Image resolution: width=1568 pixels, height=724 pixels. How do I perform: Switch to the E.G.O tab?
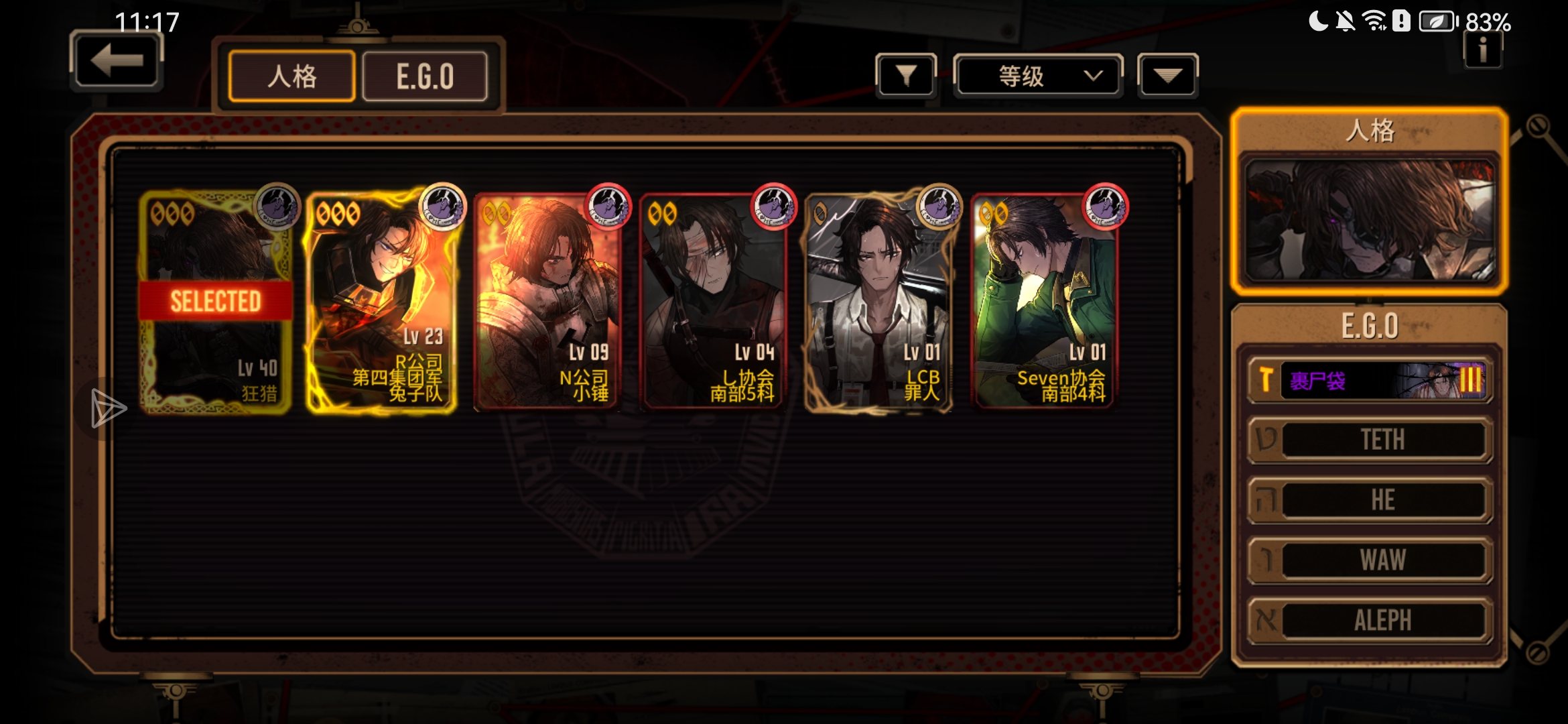425,76
